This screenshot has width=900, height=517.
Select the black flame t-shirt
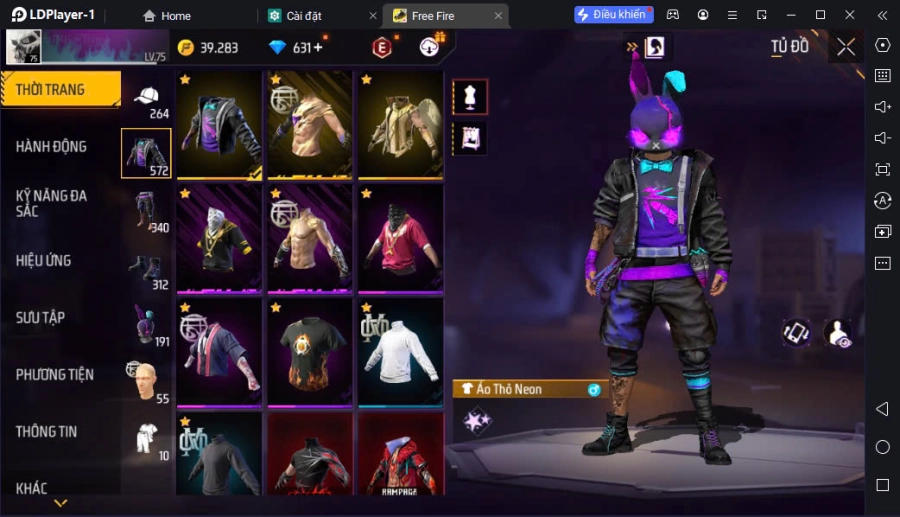[309, 351]
